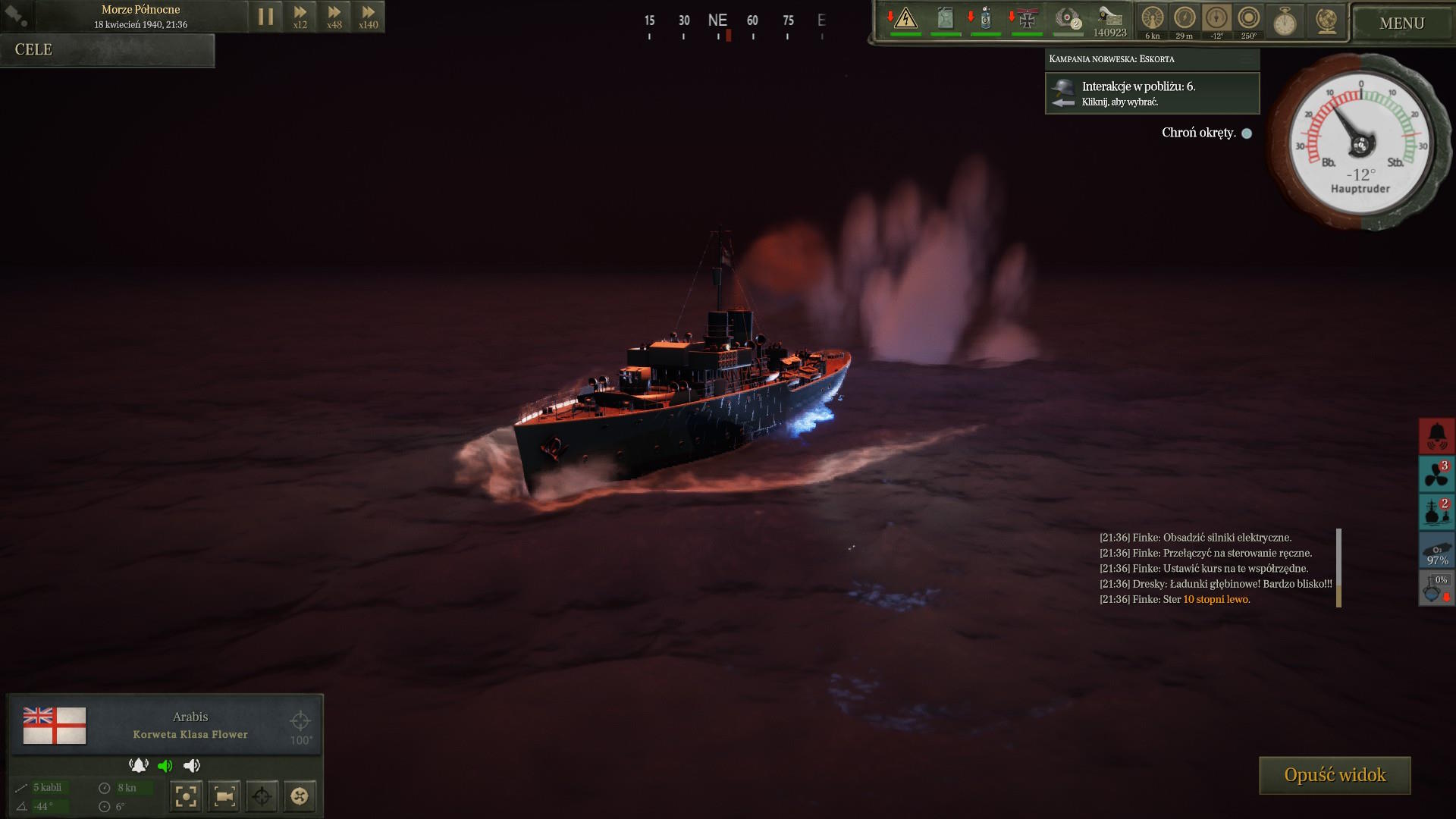This screenshot has width=1456, height=819.
Task: Open the ships sighted alert
Action: [1437, 512]
